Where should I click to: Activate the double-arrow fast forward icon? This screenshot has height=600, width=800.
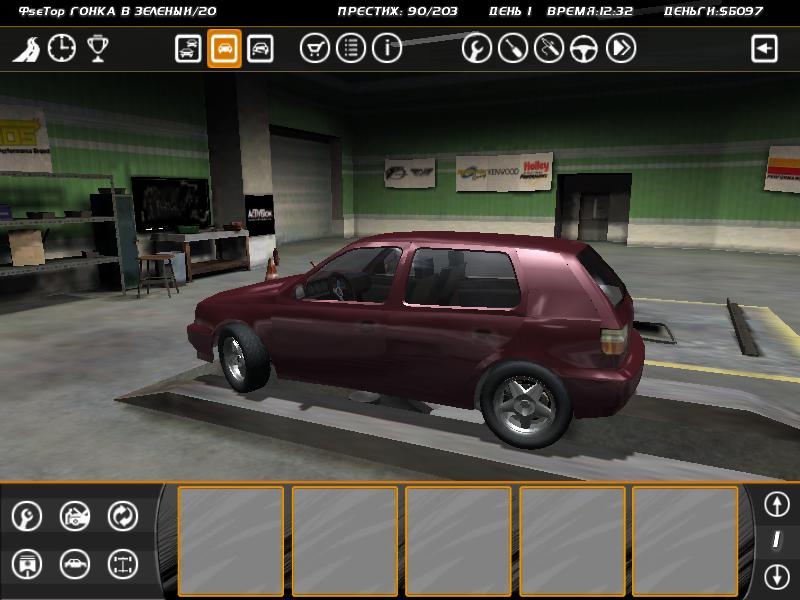[620, 48]
